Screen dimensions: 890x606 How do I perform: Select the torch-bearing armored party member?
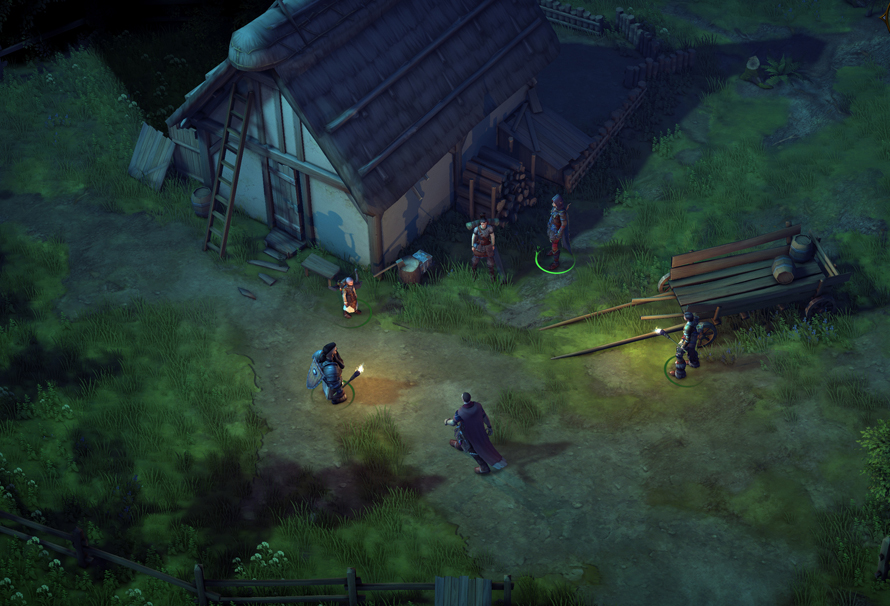pyautogui.click(x=331, y=374)
